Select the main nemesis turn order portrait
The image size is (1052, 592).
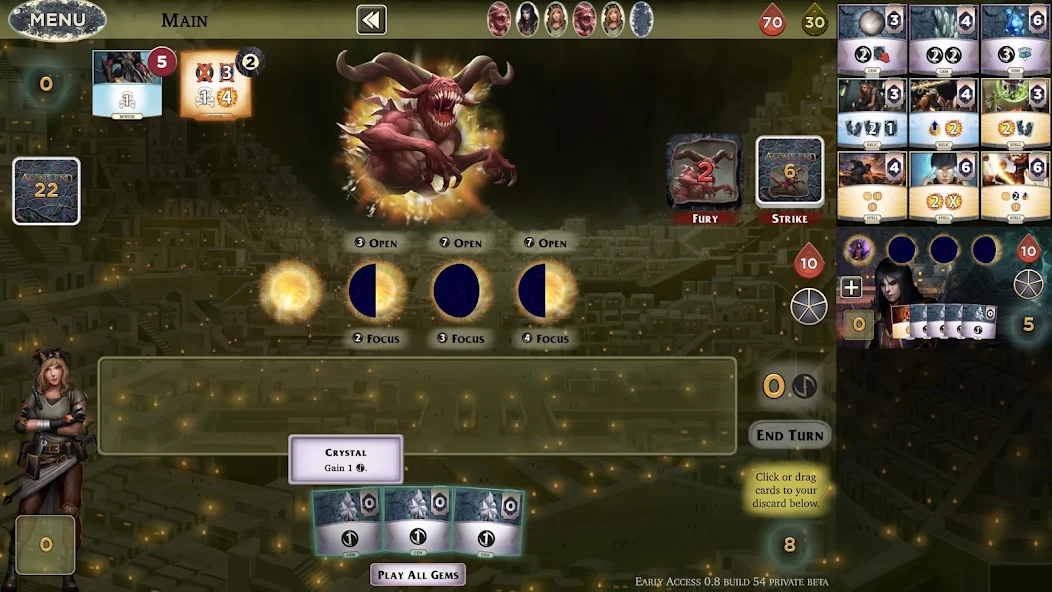coord(498,19)
